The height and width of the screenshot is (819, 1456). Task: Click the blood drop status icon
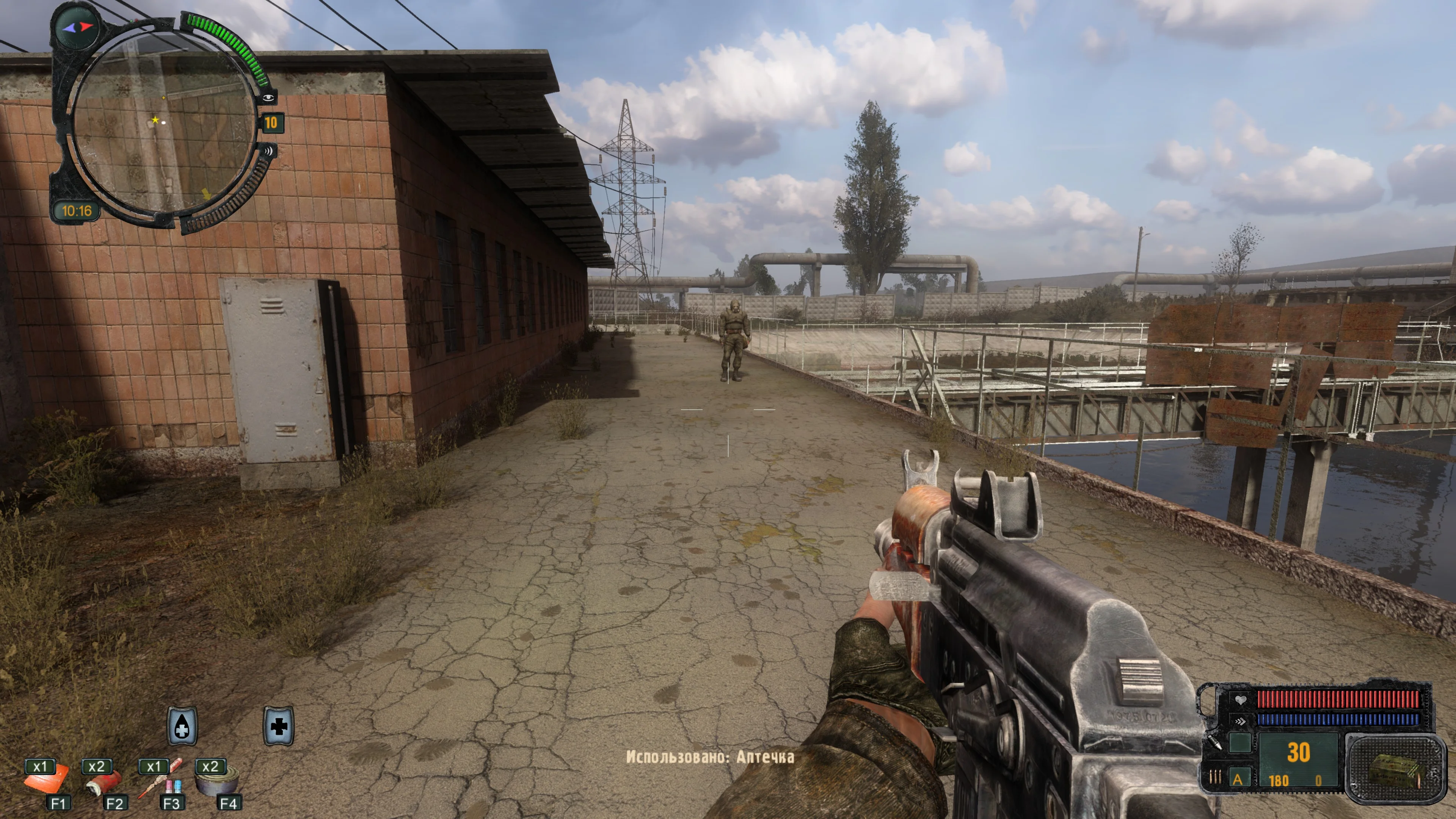click(182, 726)
